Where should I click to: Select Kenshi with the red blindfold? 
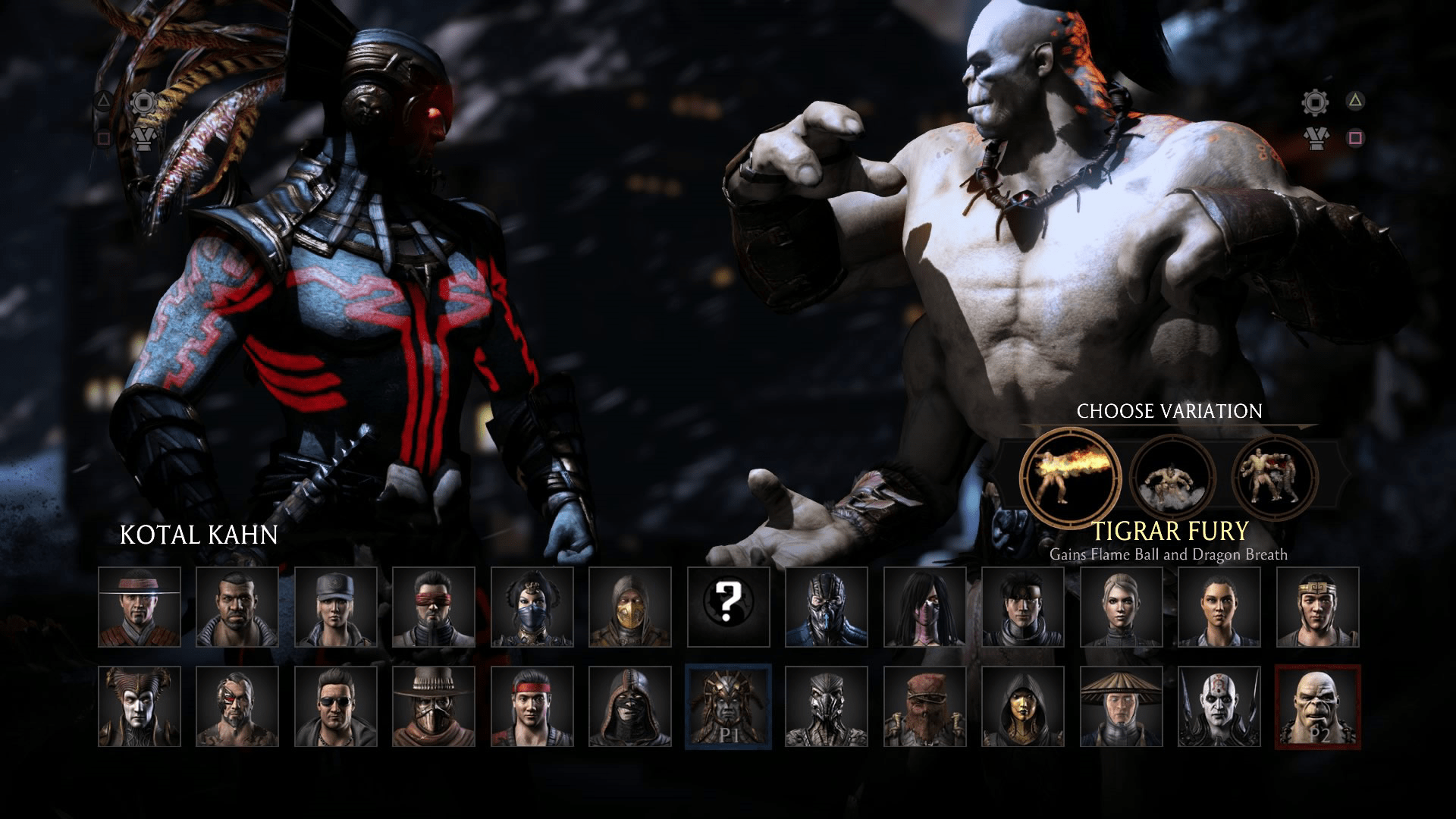pos(434,607)
